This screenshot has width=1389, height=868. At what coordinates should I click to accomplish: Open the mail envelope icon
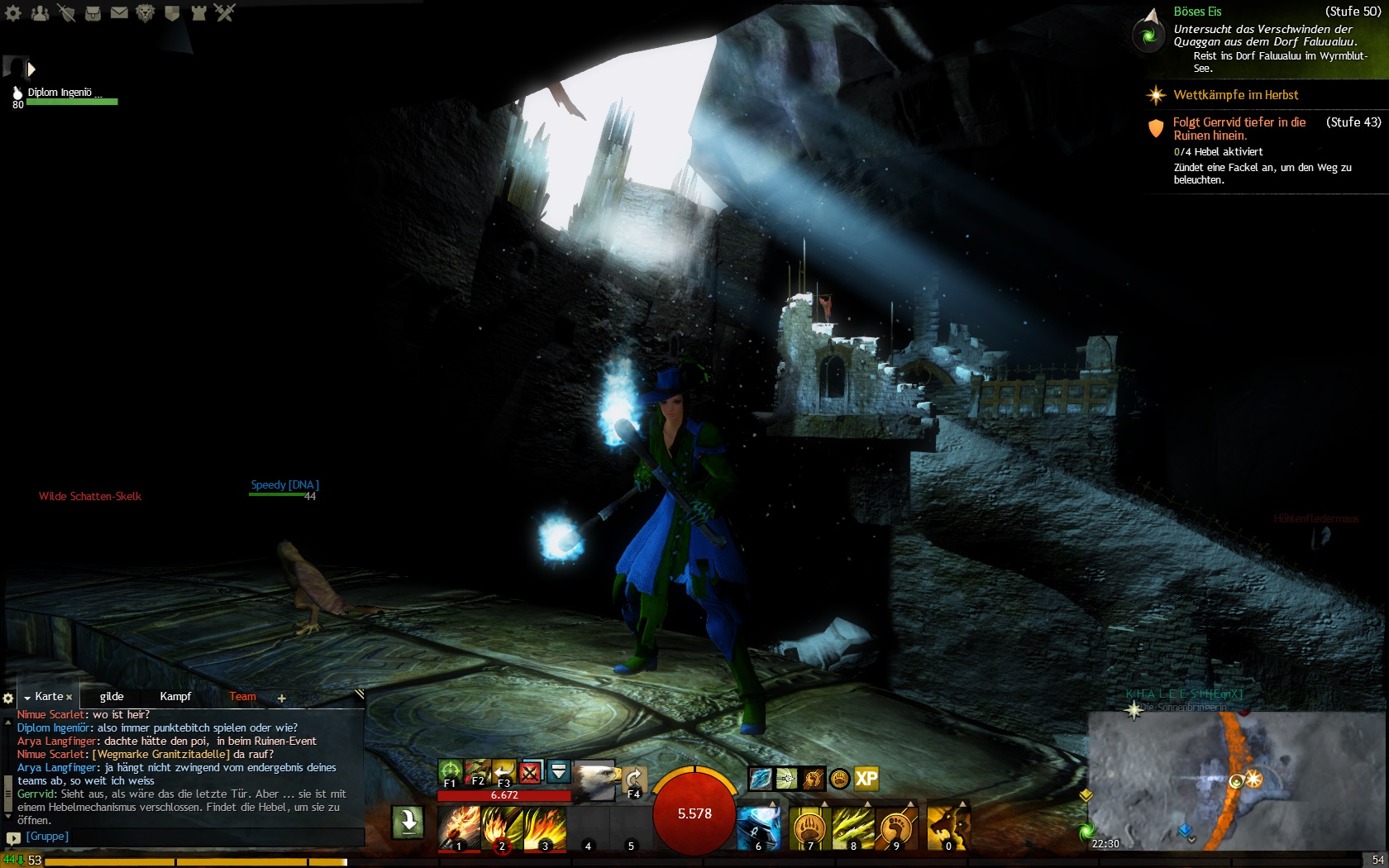[119, 12]
